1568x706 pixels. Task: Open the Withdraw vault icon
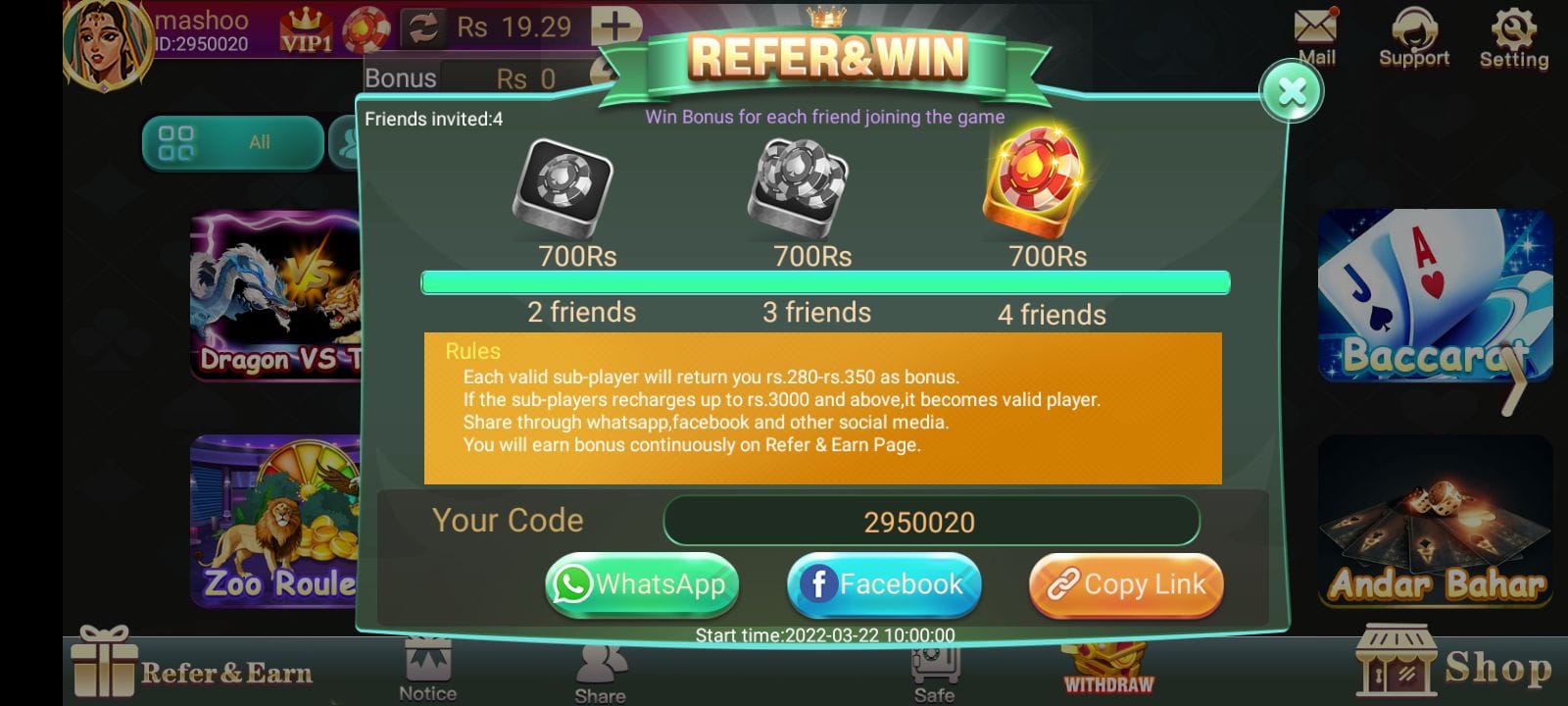click(x=1107, y=667)
